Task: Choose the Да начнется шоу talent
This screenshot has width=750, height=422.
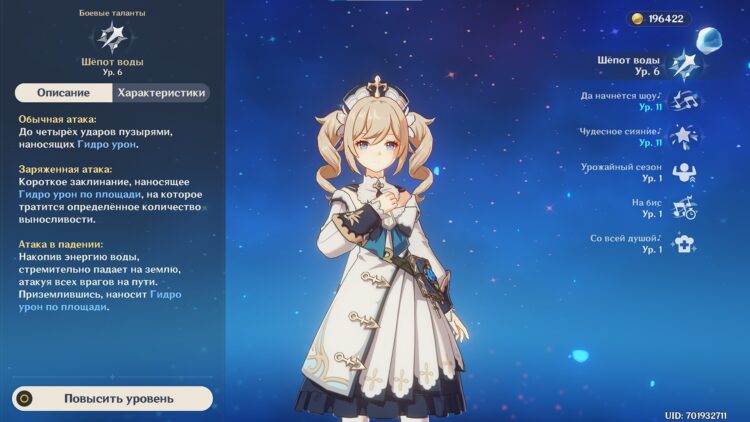Action: pyautogui.click(x=685, y=101)
